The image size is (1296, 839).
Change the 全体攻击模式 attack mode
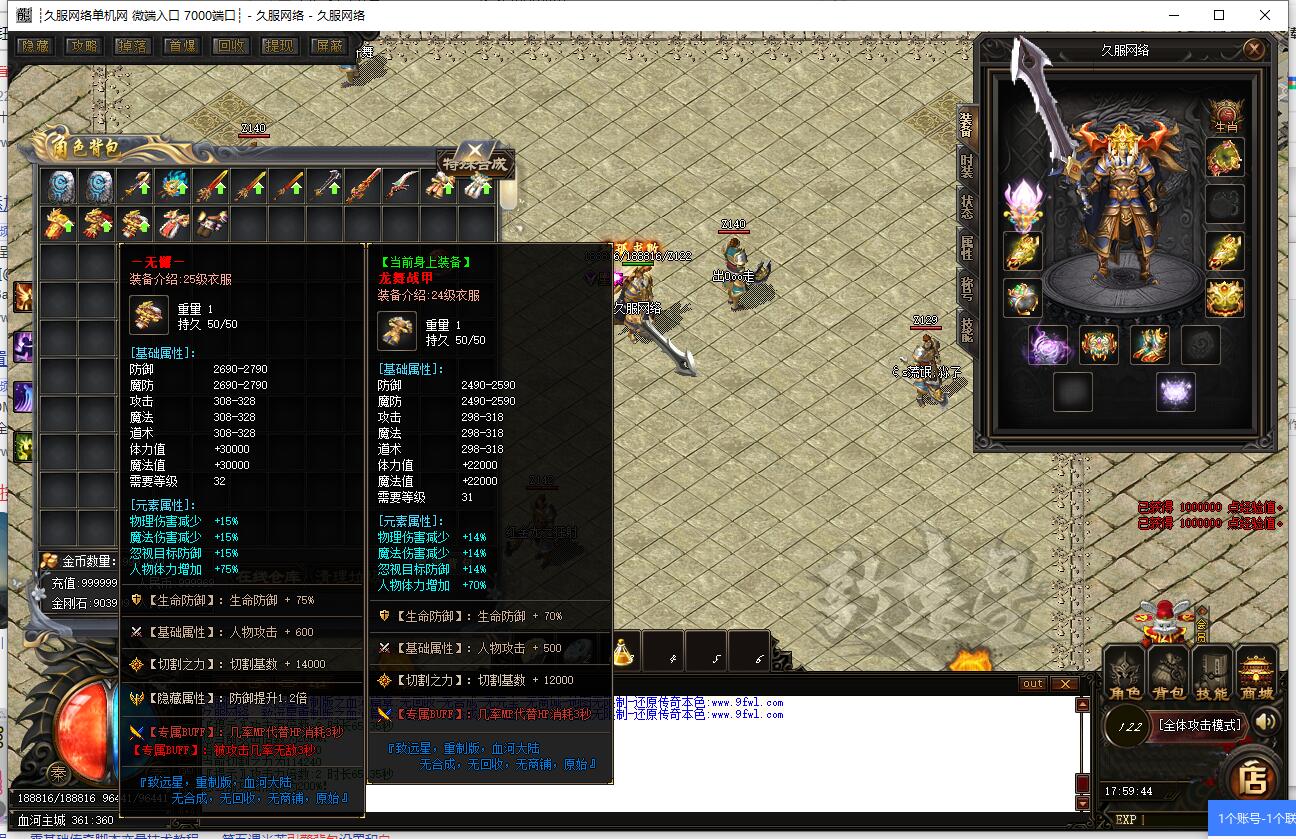click(x=1198, y=725)
